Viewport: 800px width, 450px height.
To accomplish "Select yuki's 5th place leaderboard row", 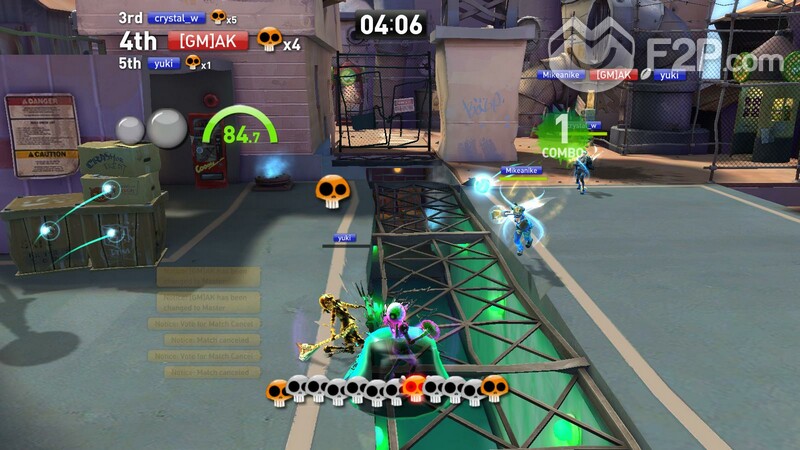I will tap(163, 63).
